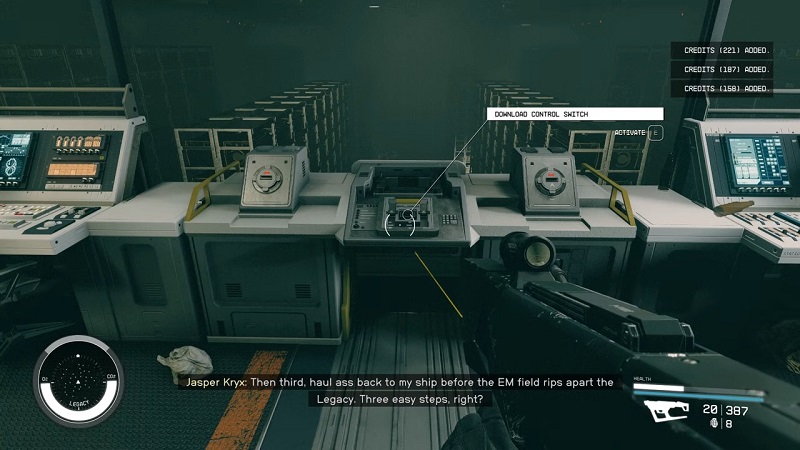Screen dimensions: 800x450
Task: Click the Download Control Switch label
Action: (574, 114)
